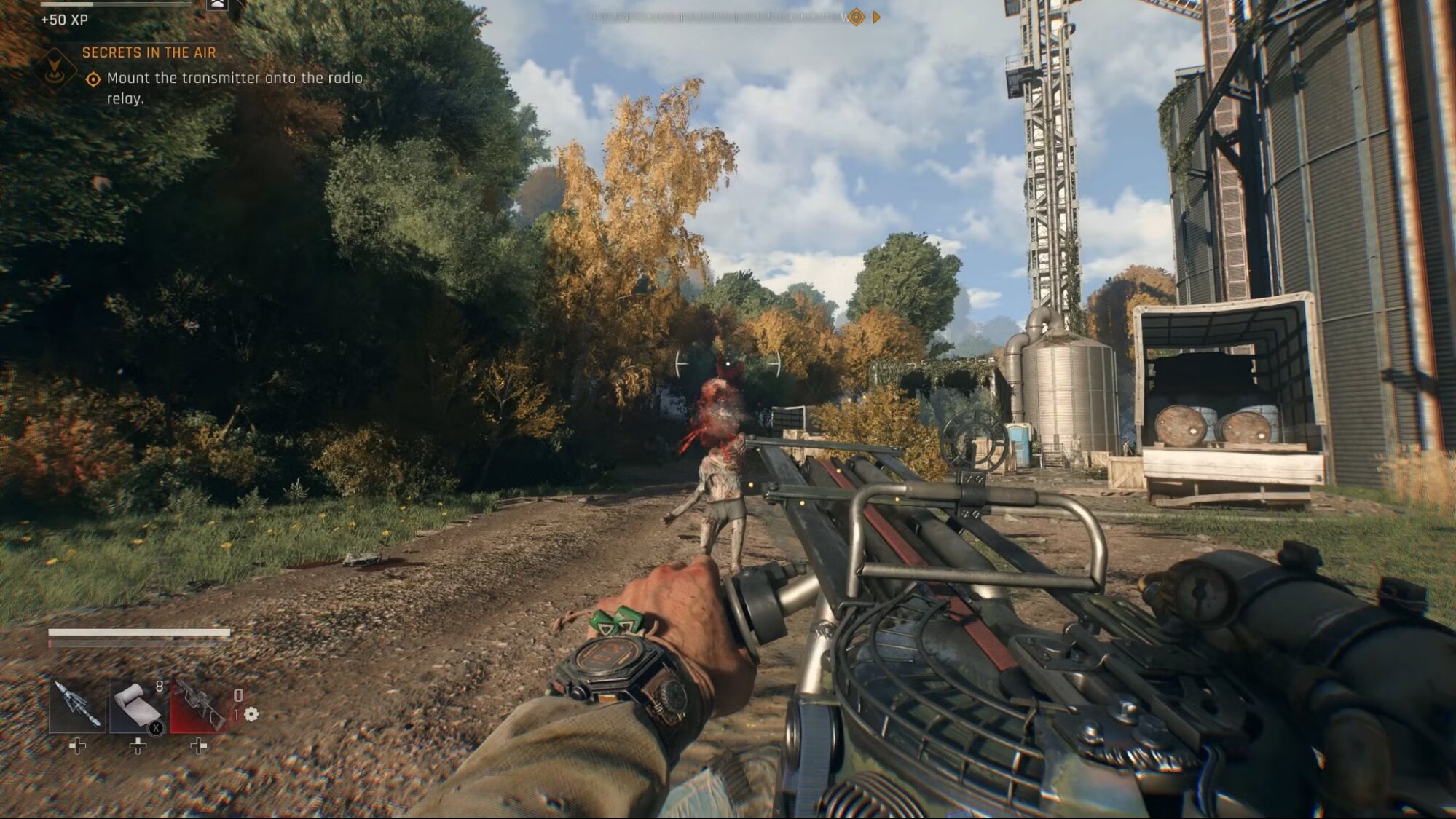
Task: Open the Secrets in the Air quest tracker
Action: coord(149,52)
